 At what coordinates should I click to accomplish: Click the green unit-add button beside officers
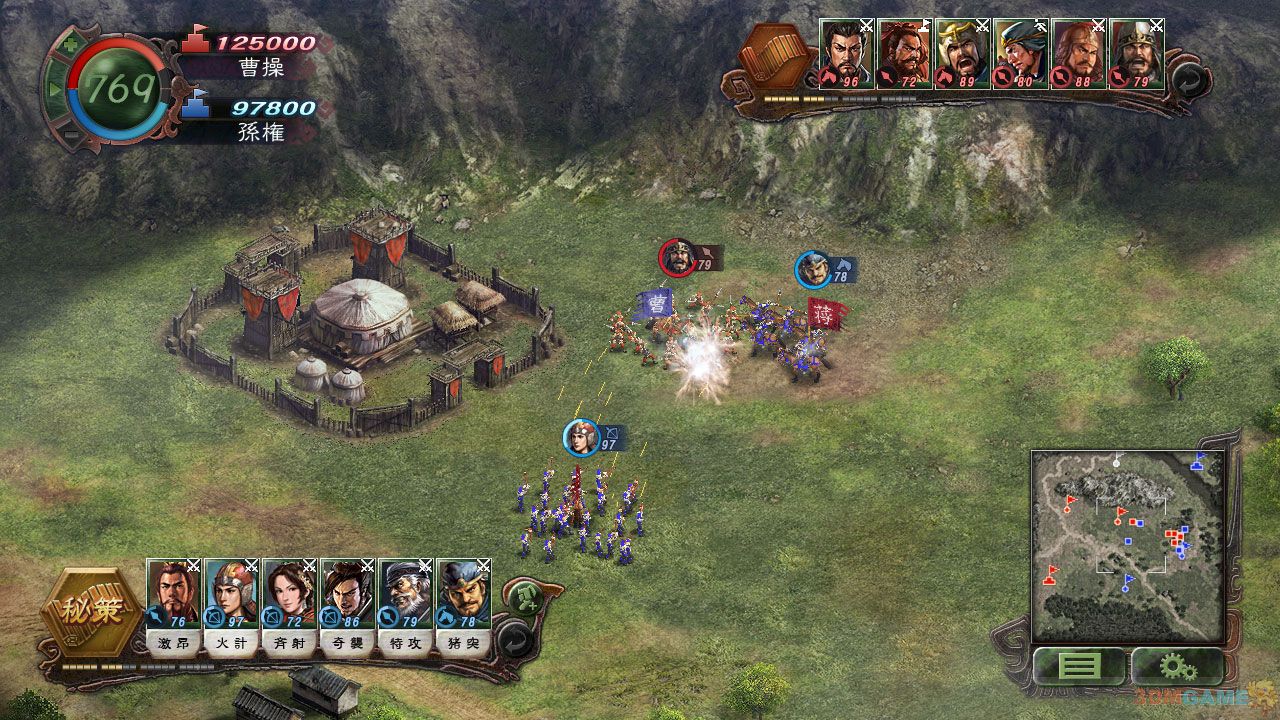tap(522, 598)
